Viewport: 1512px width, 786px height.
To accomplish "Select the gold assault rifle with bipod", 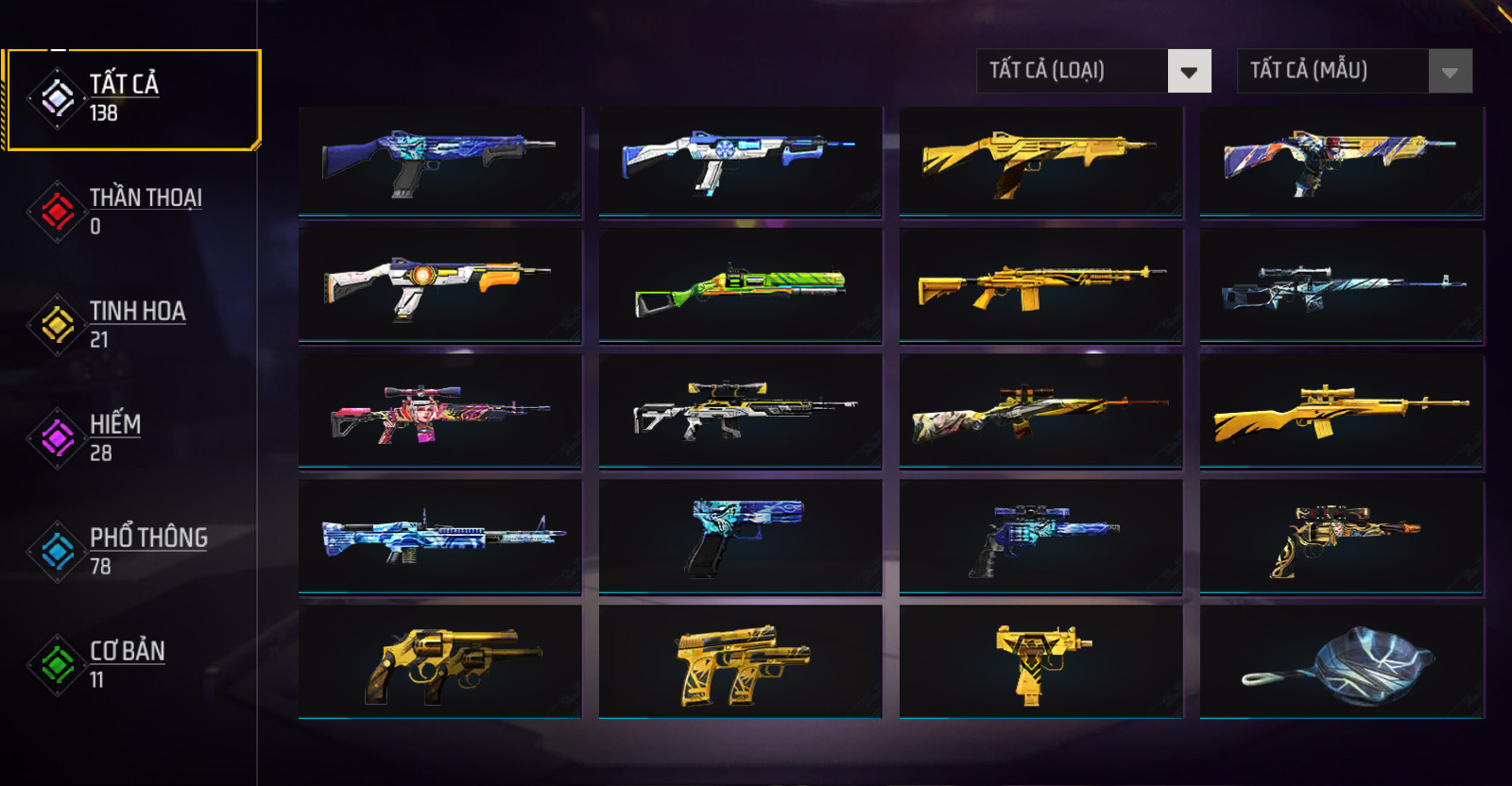I will point(1040,285).
